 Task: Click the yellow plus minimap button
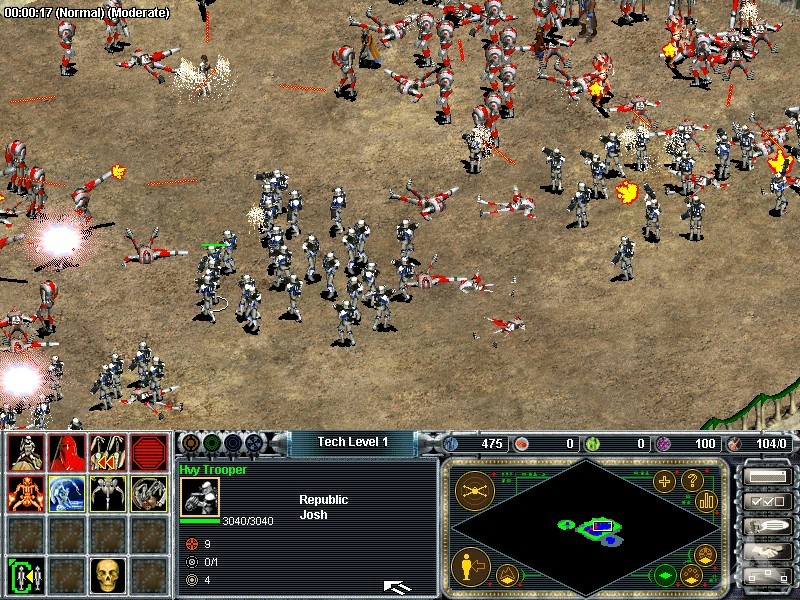tap(664, 482)
